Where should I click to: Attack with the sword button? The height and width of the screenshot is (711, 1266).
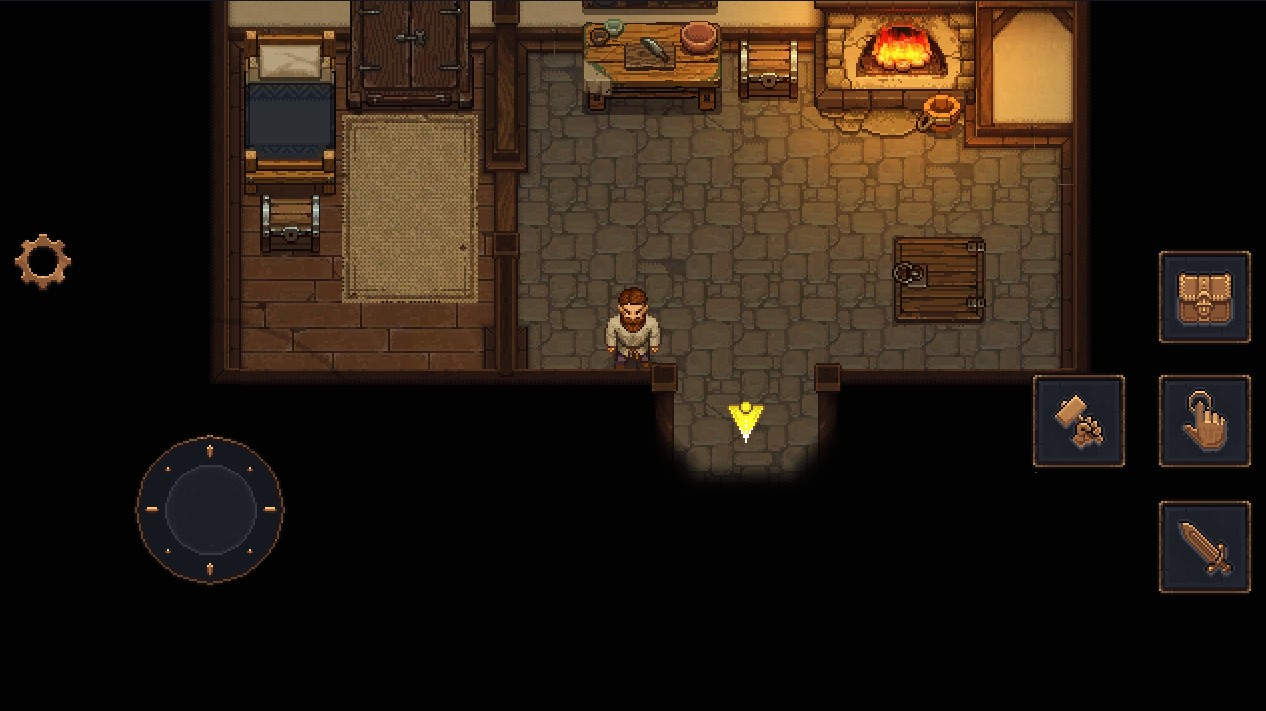pos(1204,547)
